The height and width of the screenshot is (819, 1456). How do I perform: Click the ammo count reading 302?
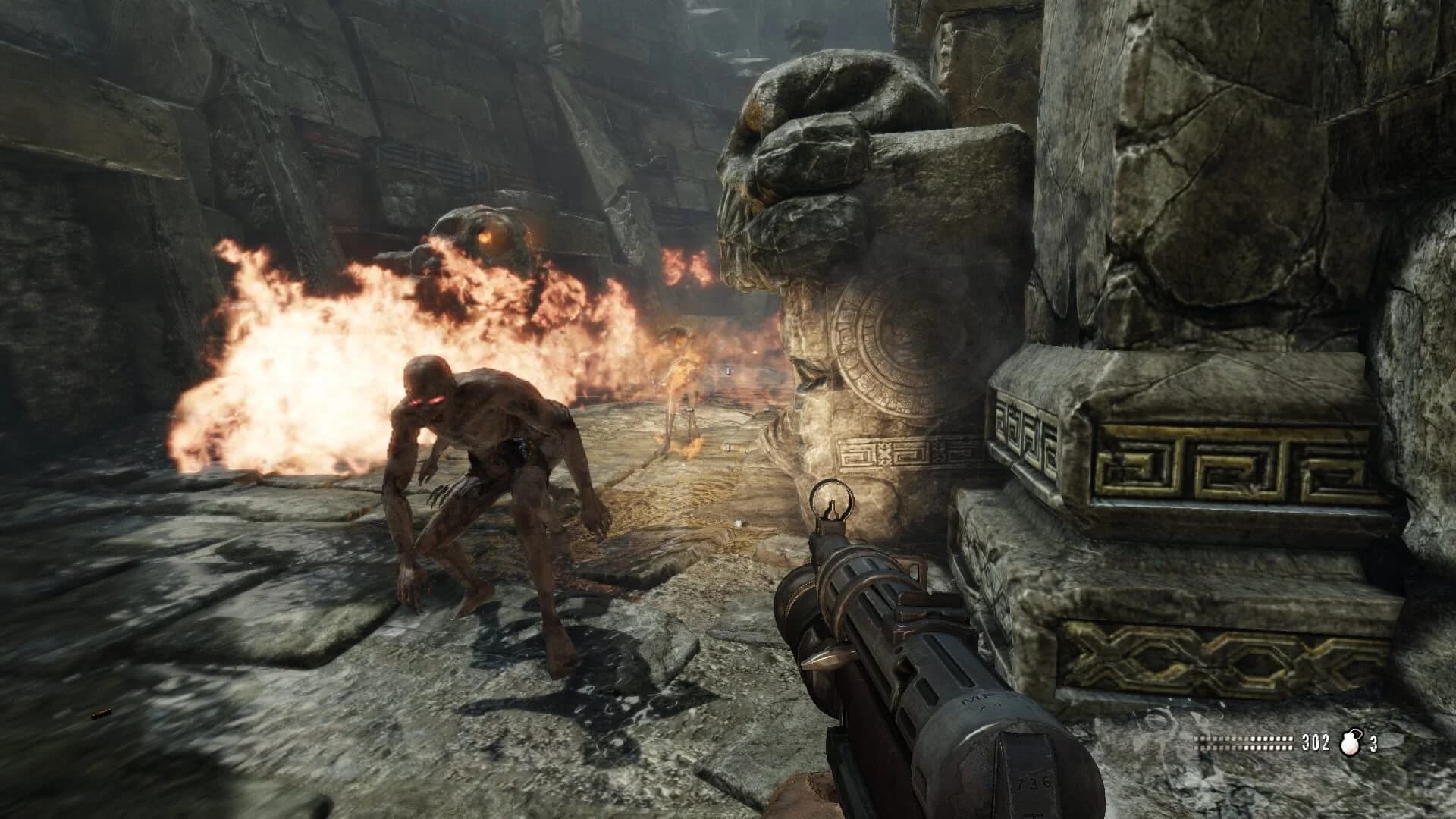click(1316, 742)
